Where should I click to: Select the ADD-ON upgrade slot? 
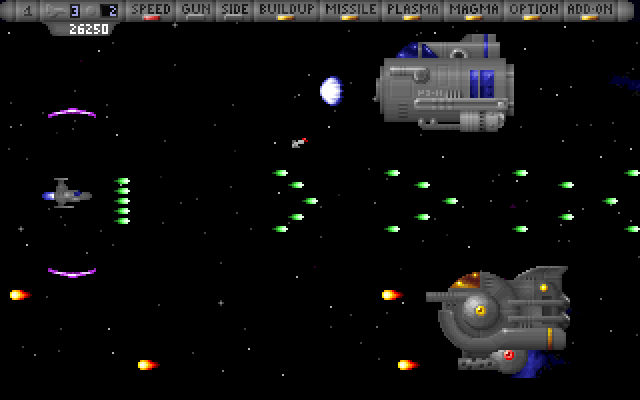(x=591, y=10)
